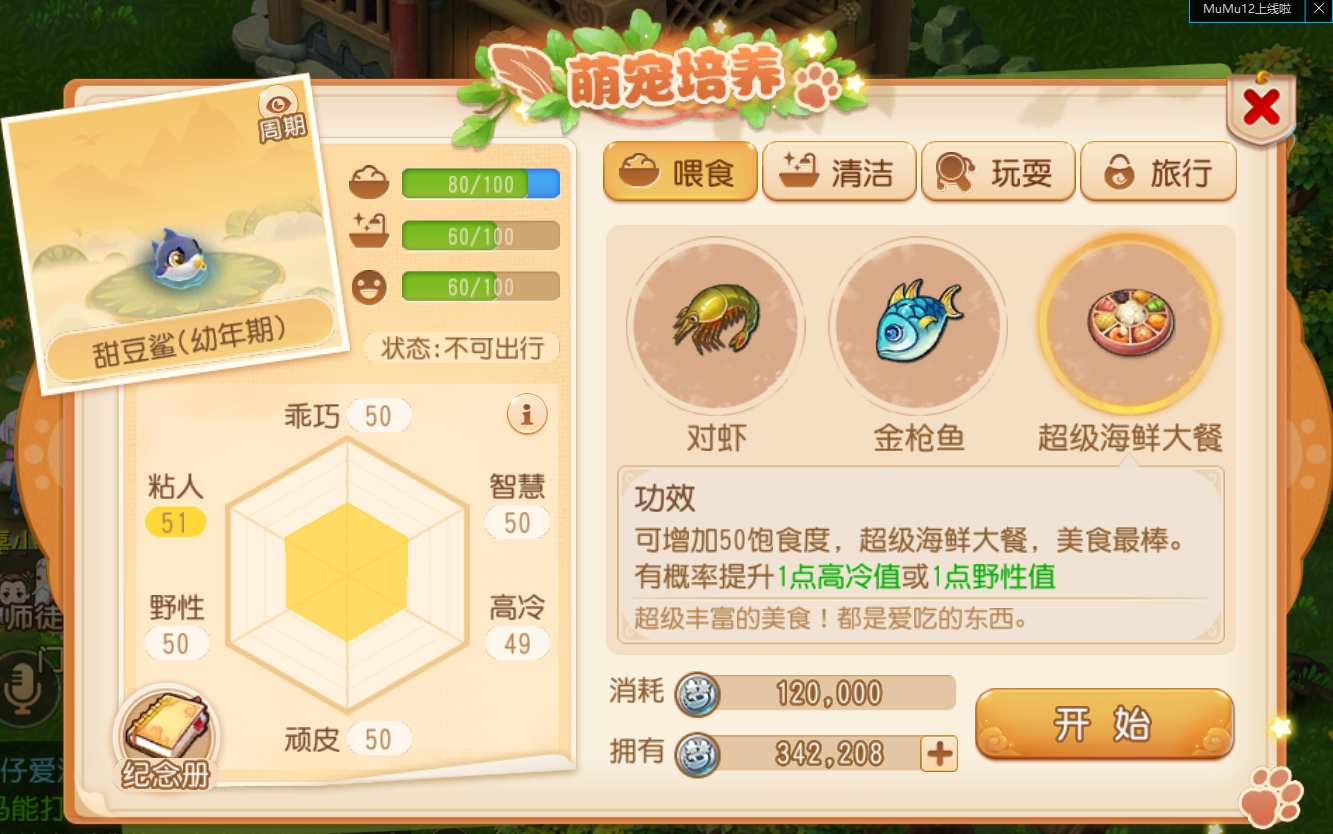Click the + button next to 342,208
The height and width of the screenshot is (834, 1333).
[937, 753]
